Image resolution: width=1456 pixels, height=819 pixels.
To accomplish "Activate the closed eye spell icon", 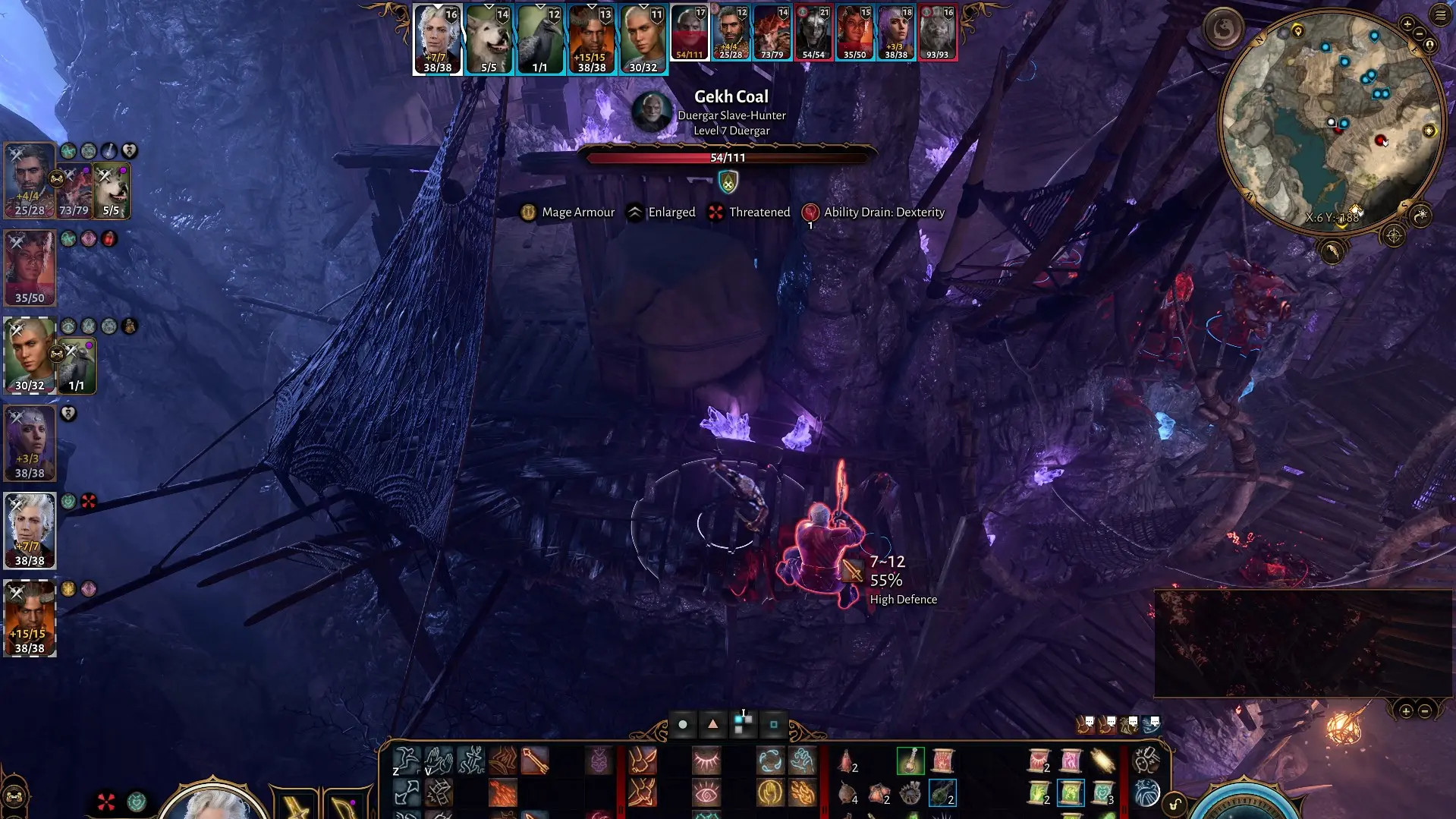I will 706,761.
